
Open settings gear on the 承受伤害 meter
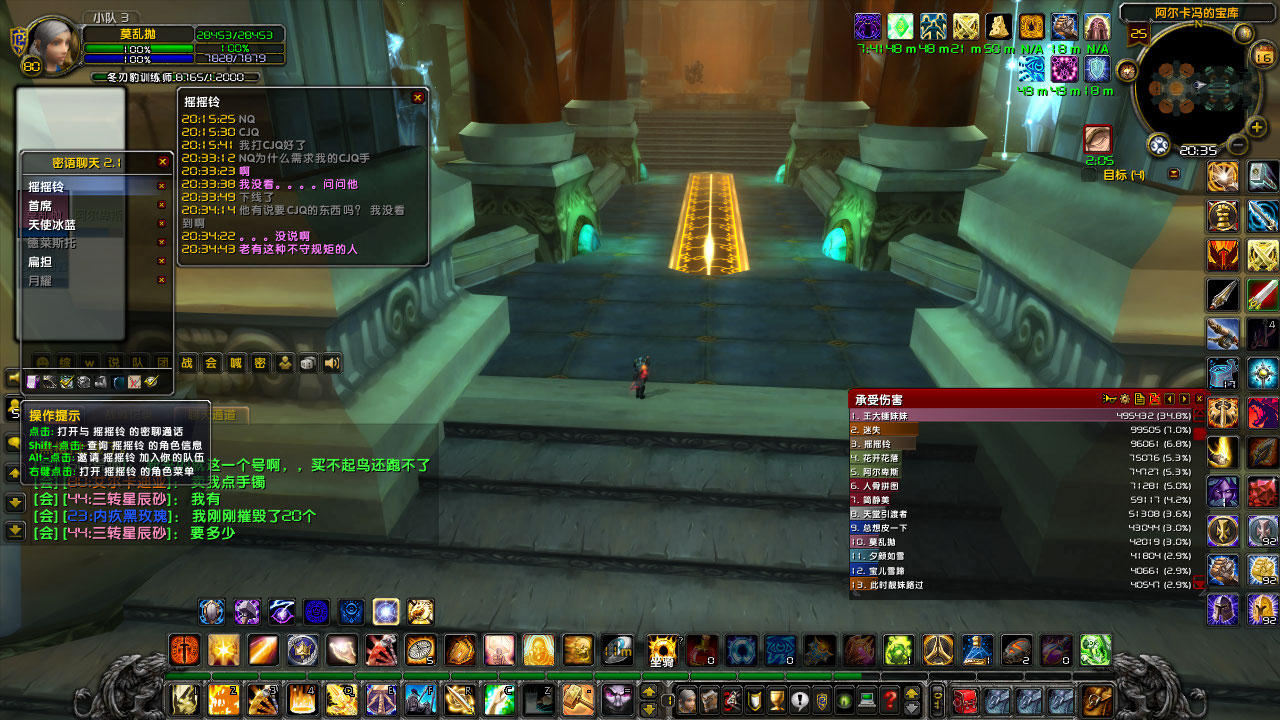[1124, 398]
